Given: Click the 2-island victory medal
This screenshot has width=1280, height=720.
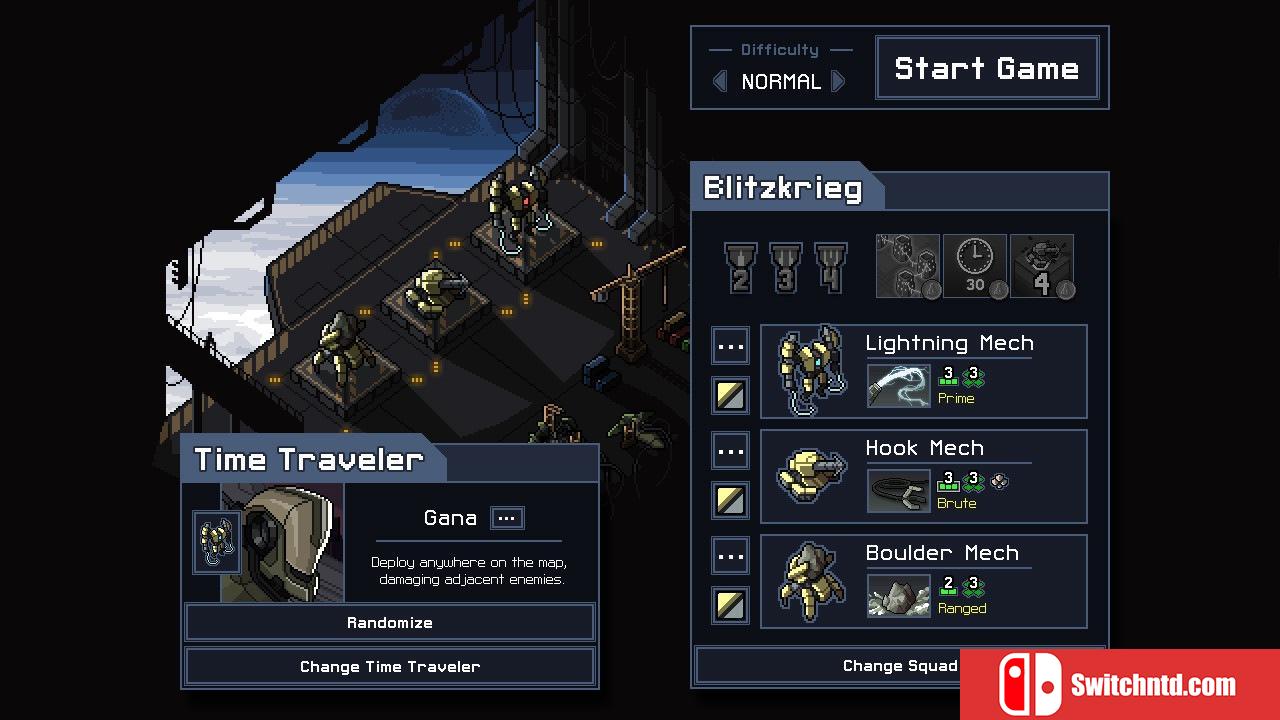Looking at the screenshot, I should [x=741, y=267].
